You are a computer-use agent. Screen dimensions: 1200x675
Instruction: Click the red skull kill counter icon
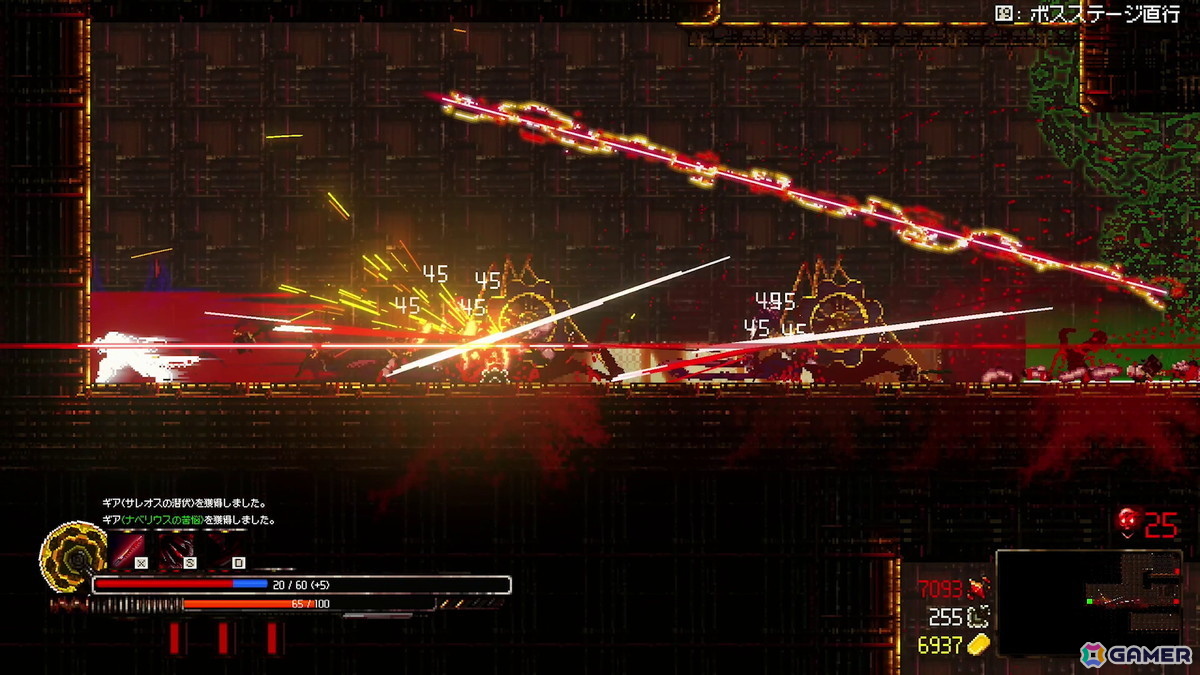[x=1128, y=521]
